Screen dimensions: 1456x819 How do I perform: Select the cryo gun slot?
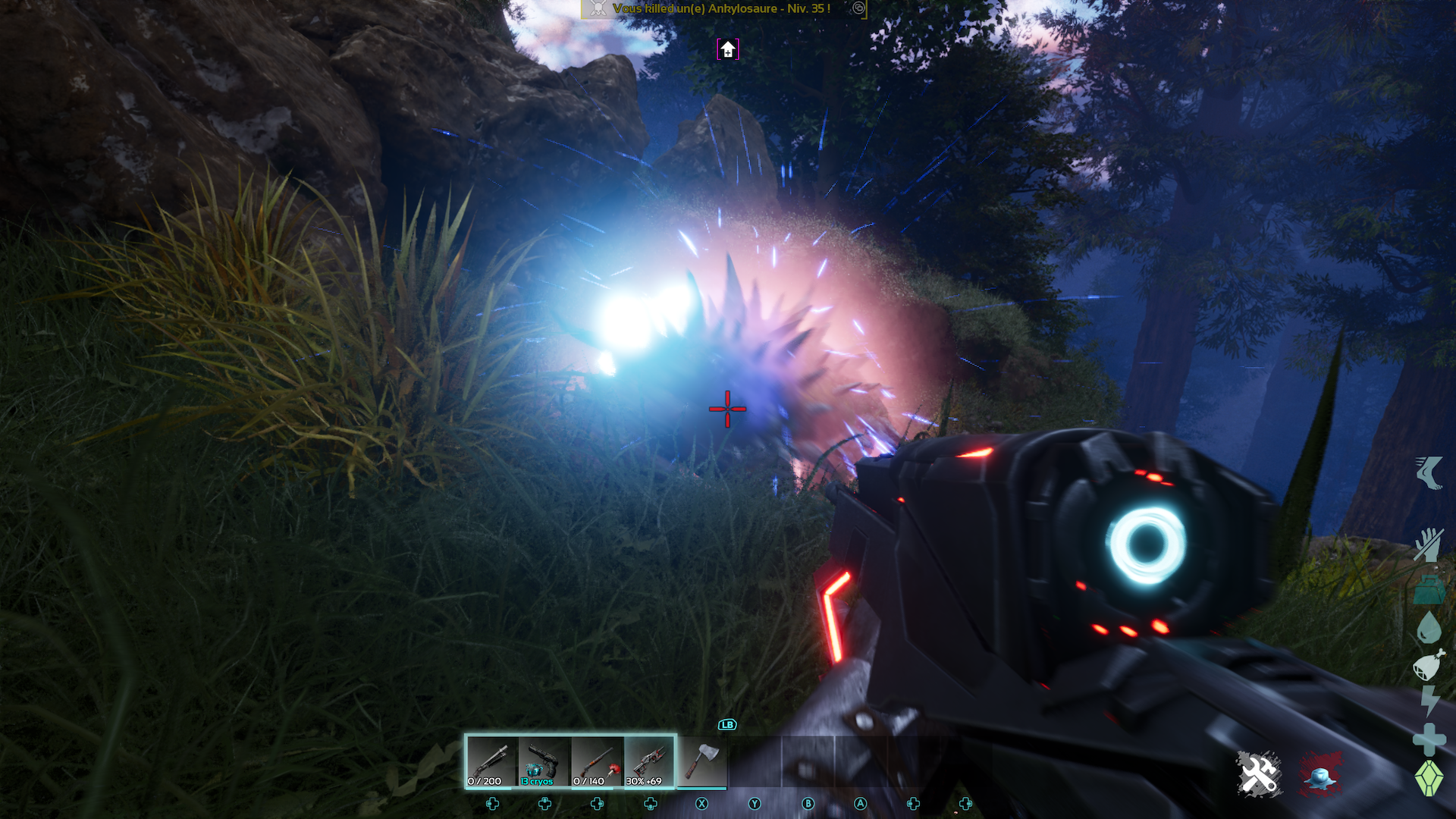(x=544, y=761)
